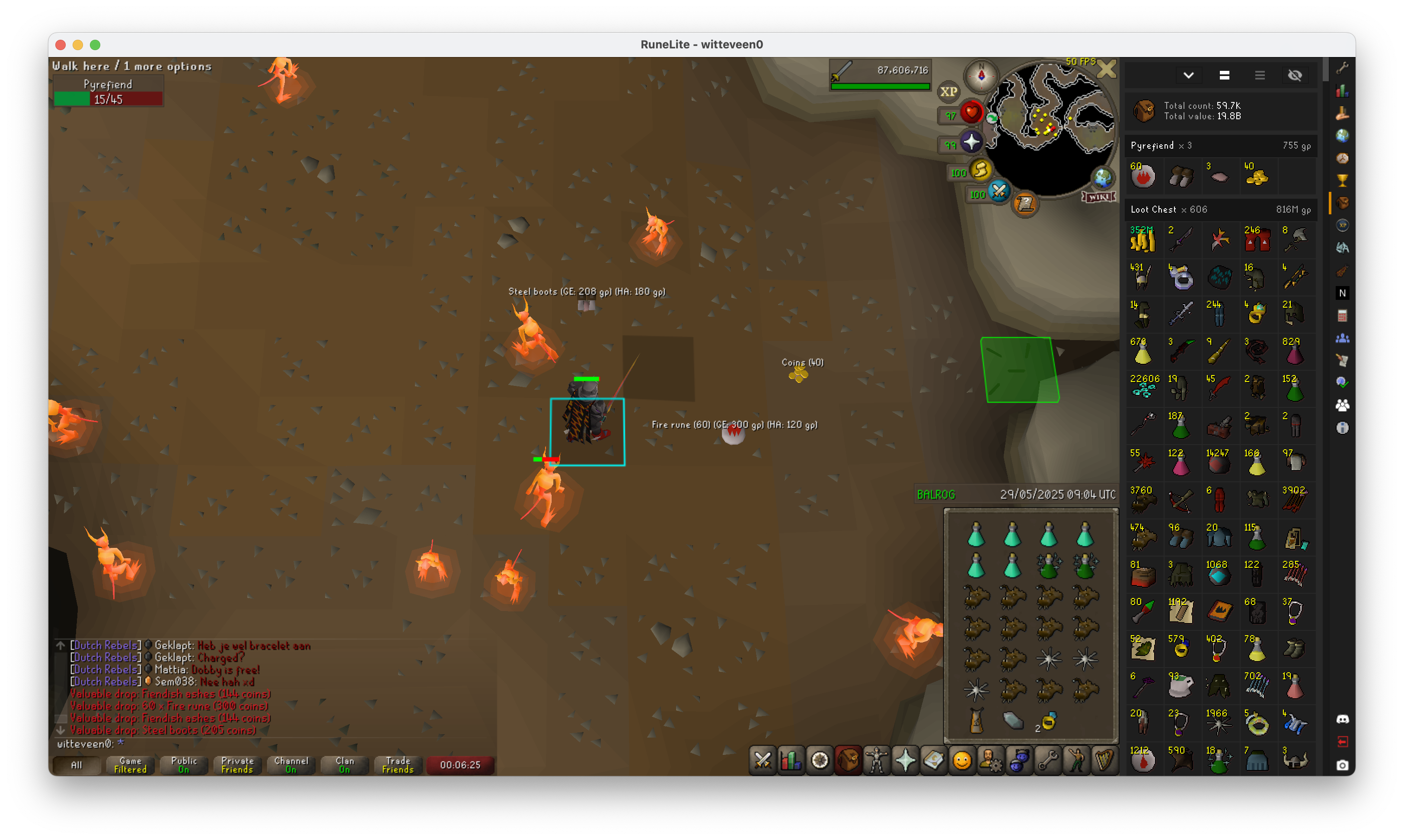Select the ring item in inventory
The height and width of the screenshot is (840, 1404).
[x=1049, y=721]
